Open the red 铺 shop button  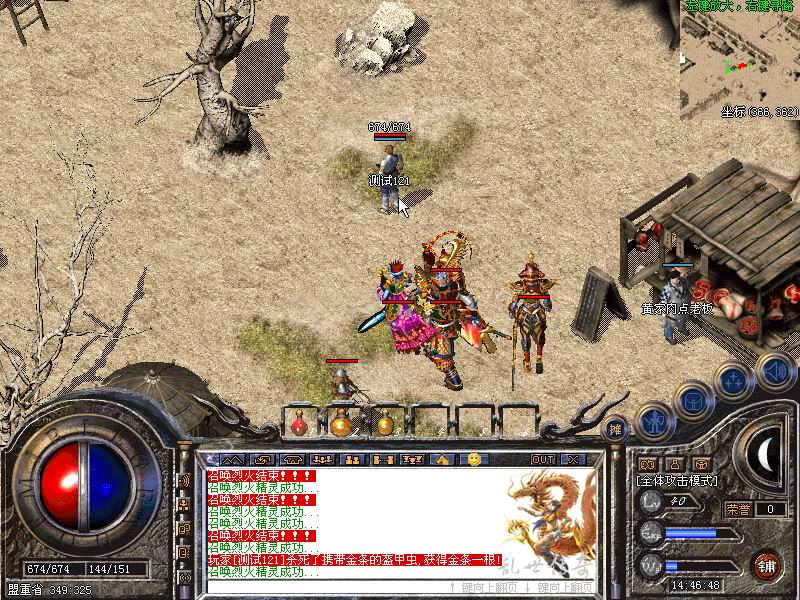767,563
